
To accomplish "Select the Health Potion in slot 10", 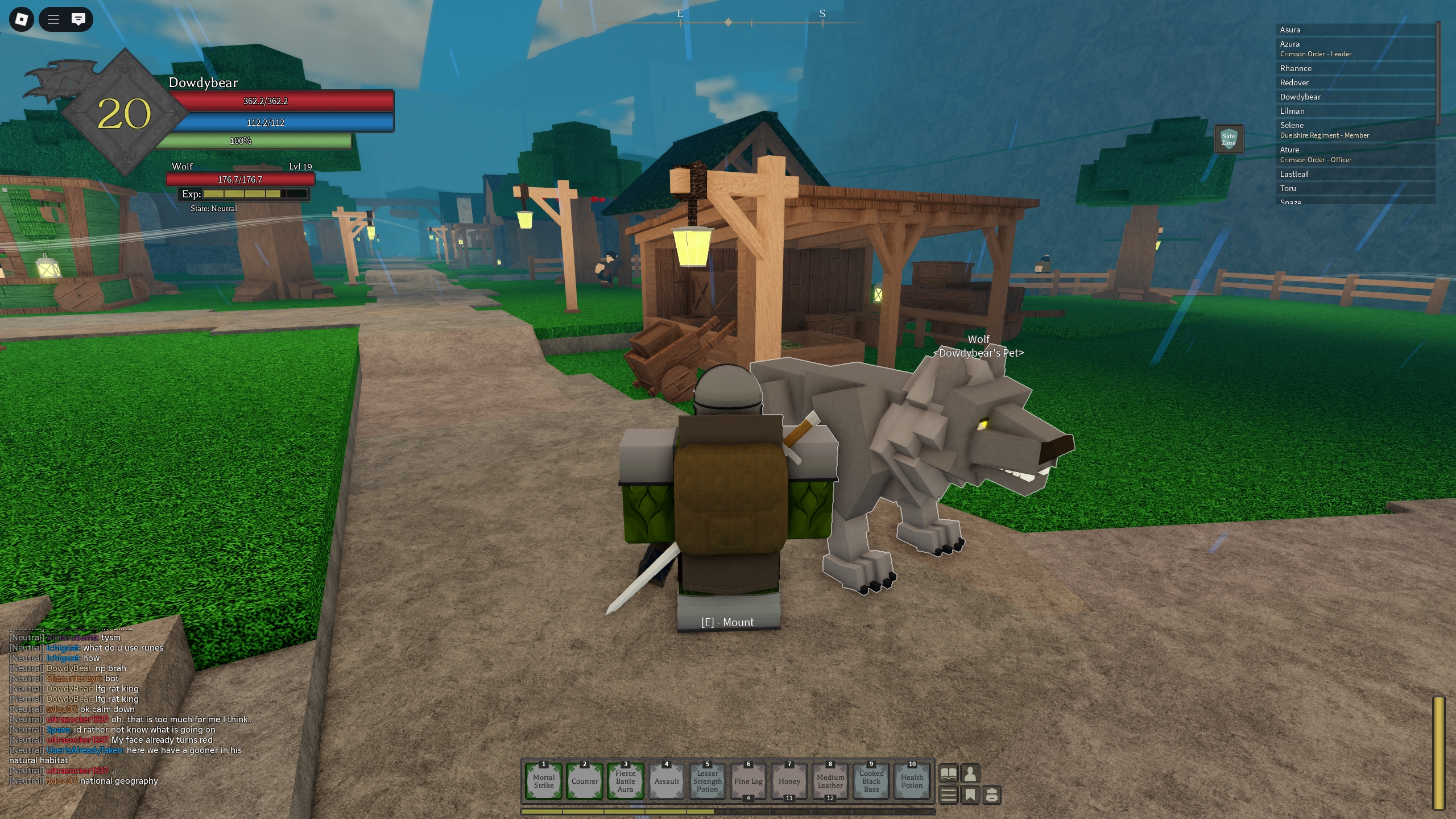I will (x=912, y=781).
